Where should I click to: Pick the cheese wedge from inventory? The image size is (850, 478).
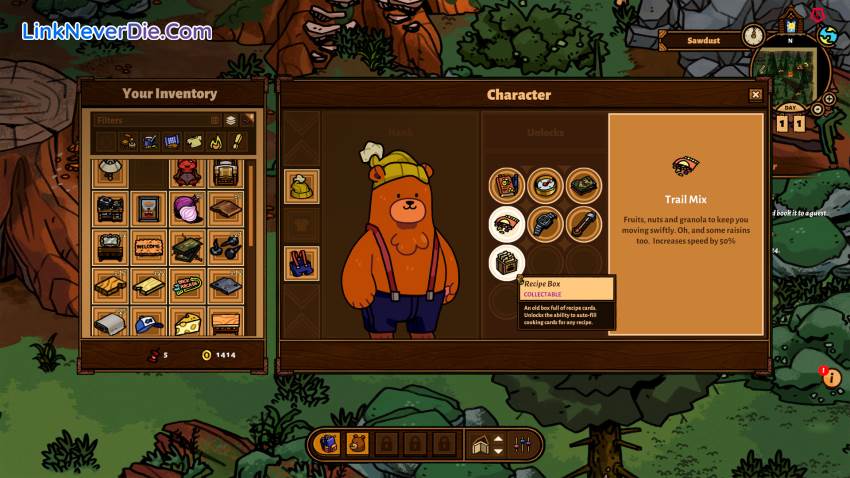(x=186, y=322)
